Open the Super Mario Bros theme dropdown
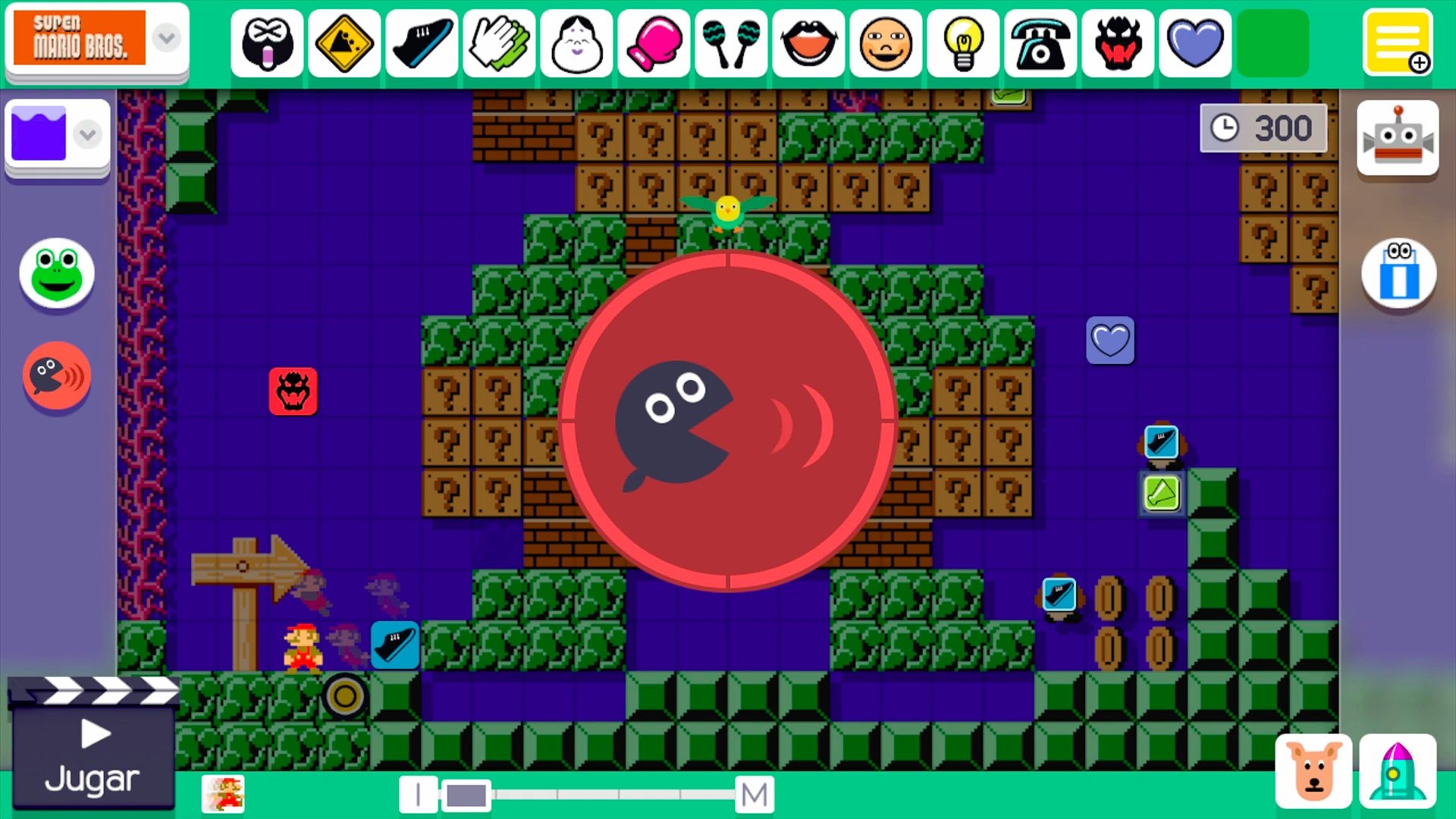The image size is (1456, 819). [165, 38]
